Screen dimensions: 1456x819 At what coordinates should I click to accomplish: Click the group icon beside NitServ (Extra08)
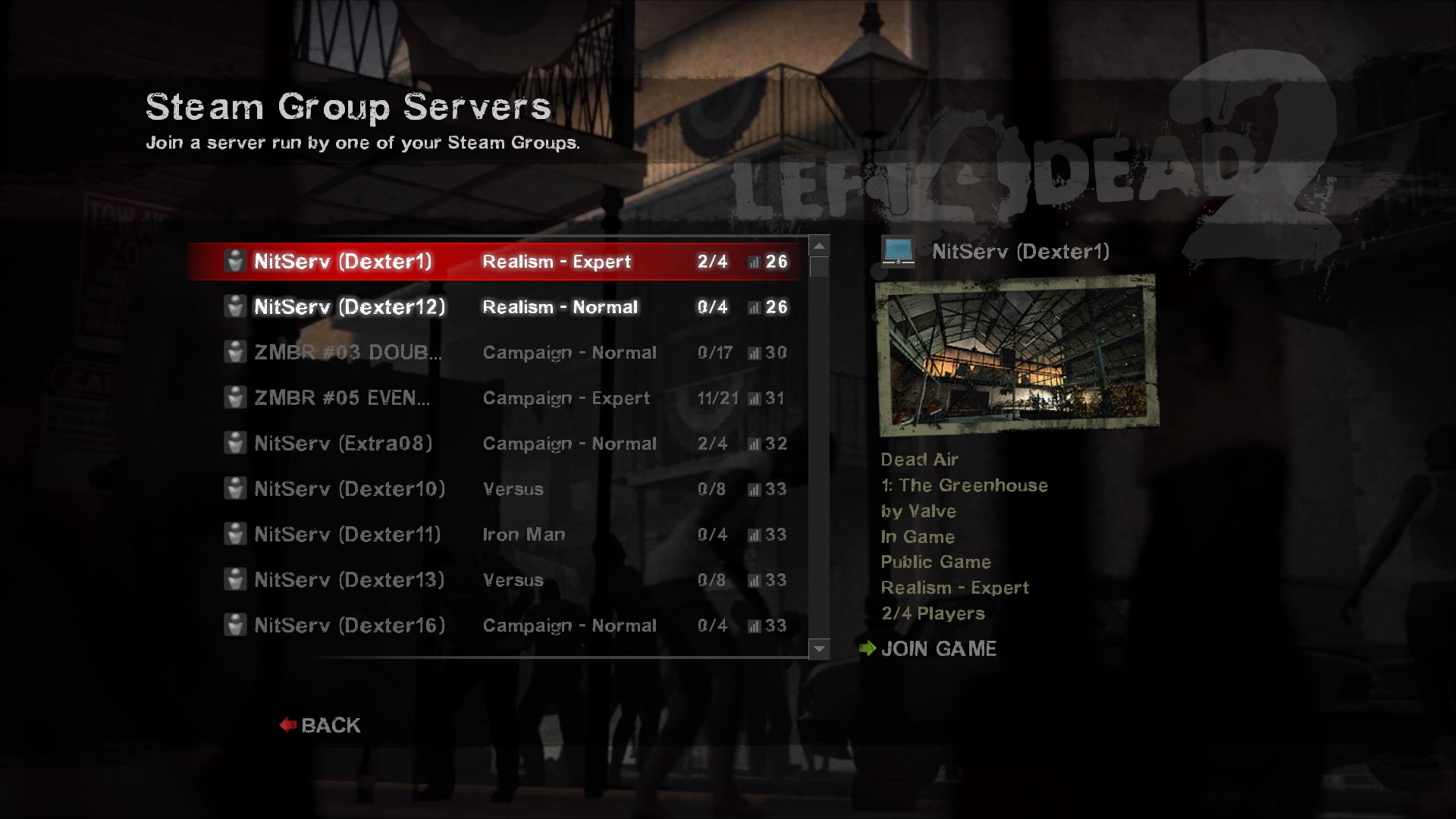point(235,443)
